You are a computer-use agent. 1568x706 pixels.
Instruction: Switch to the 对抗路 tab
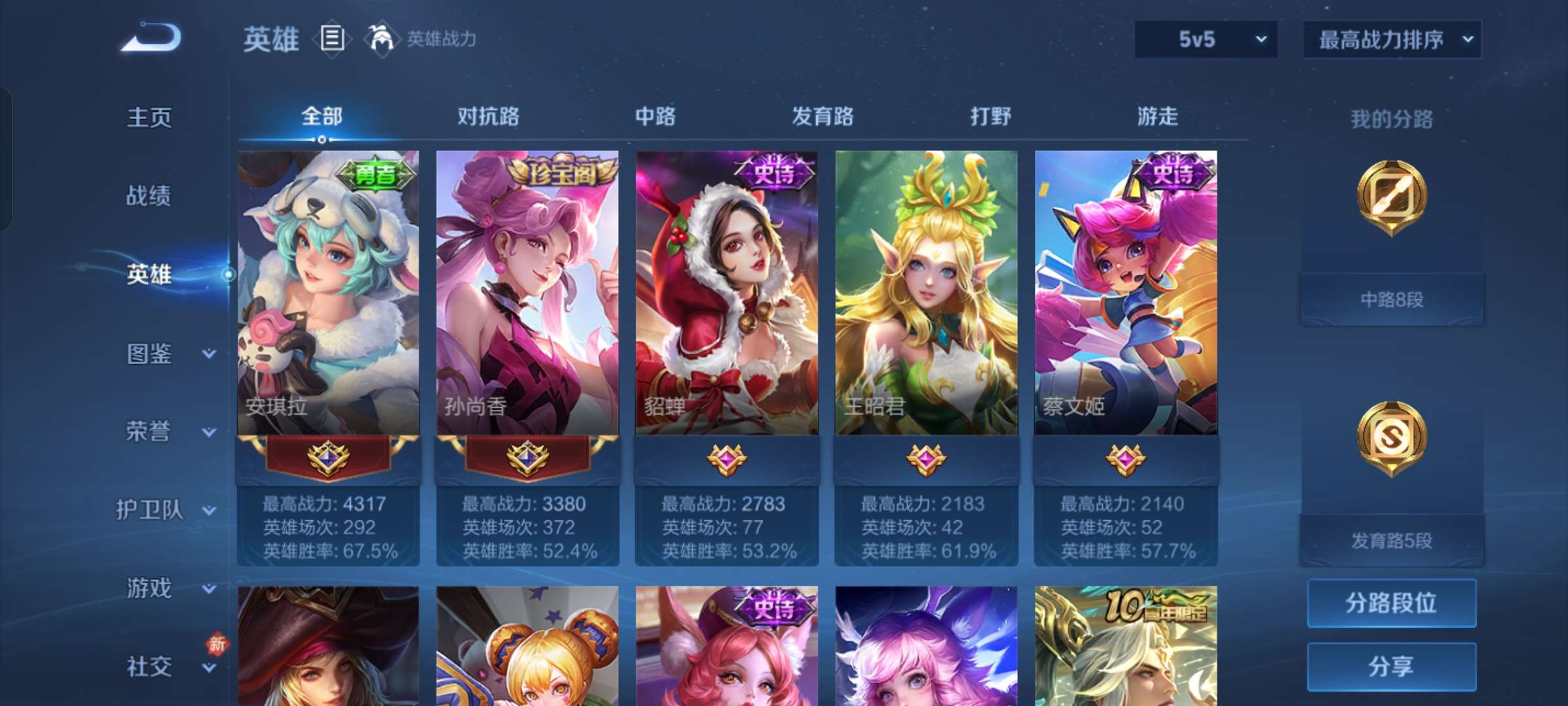click(487, 116)
